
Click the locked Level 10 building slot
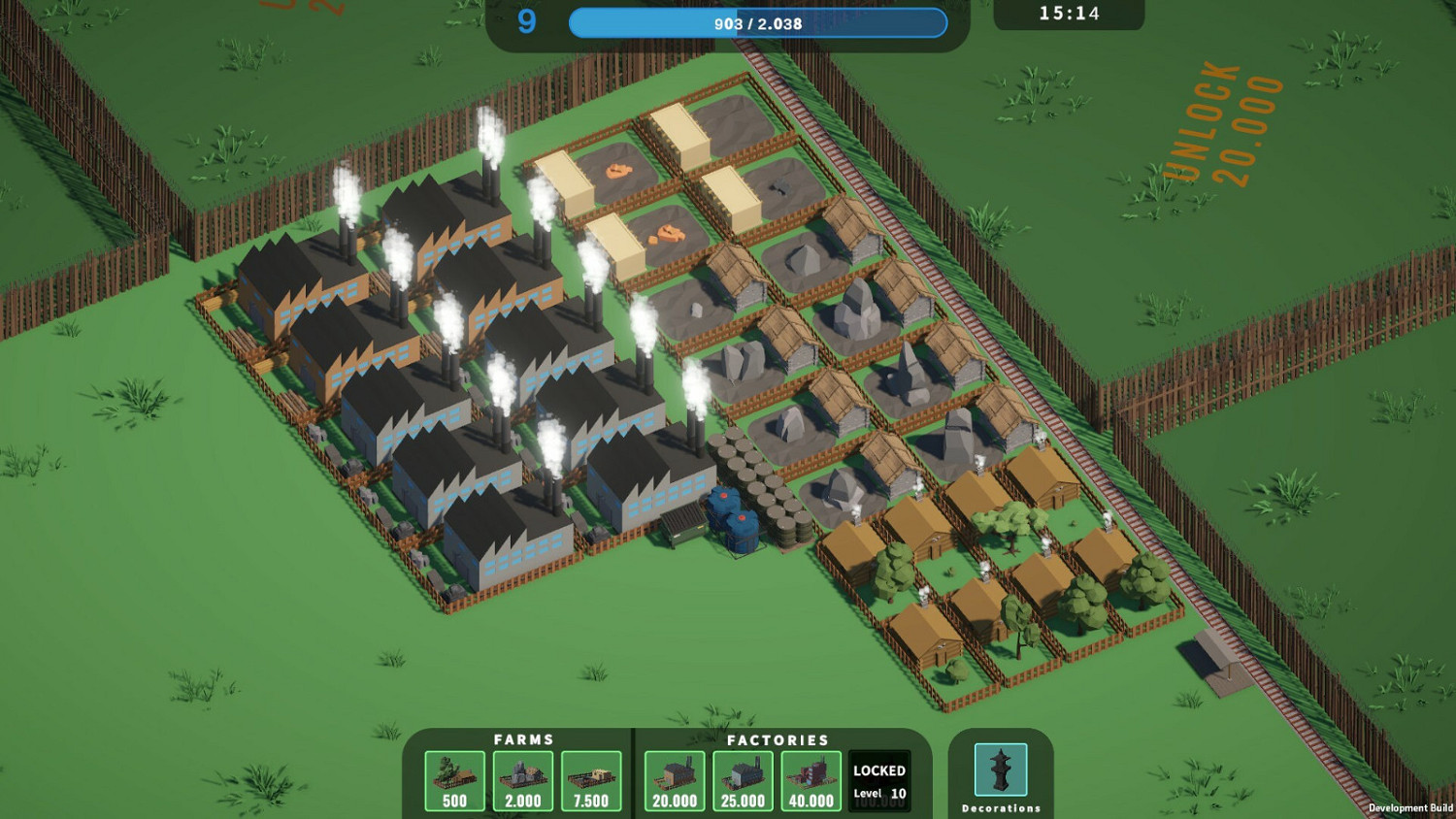[x=877, y=779]
